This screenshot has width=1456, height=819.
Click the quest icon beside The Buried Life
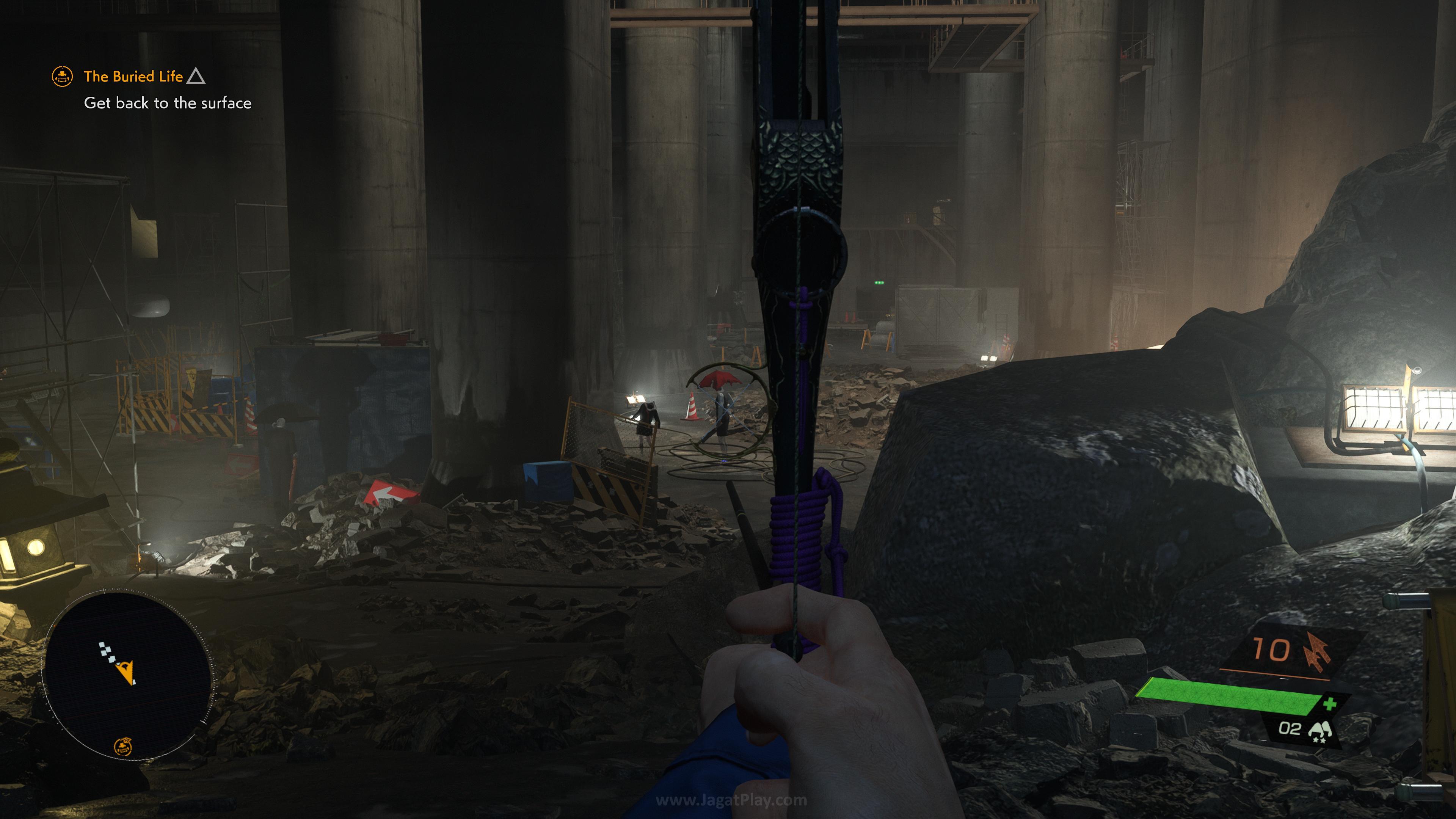(x=62, y=76)
